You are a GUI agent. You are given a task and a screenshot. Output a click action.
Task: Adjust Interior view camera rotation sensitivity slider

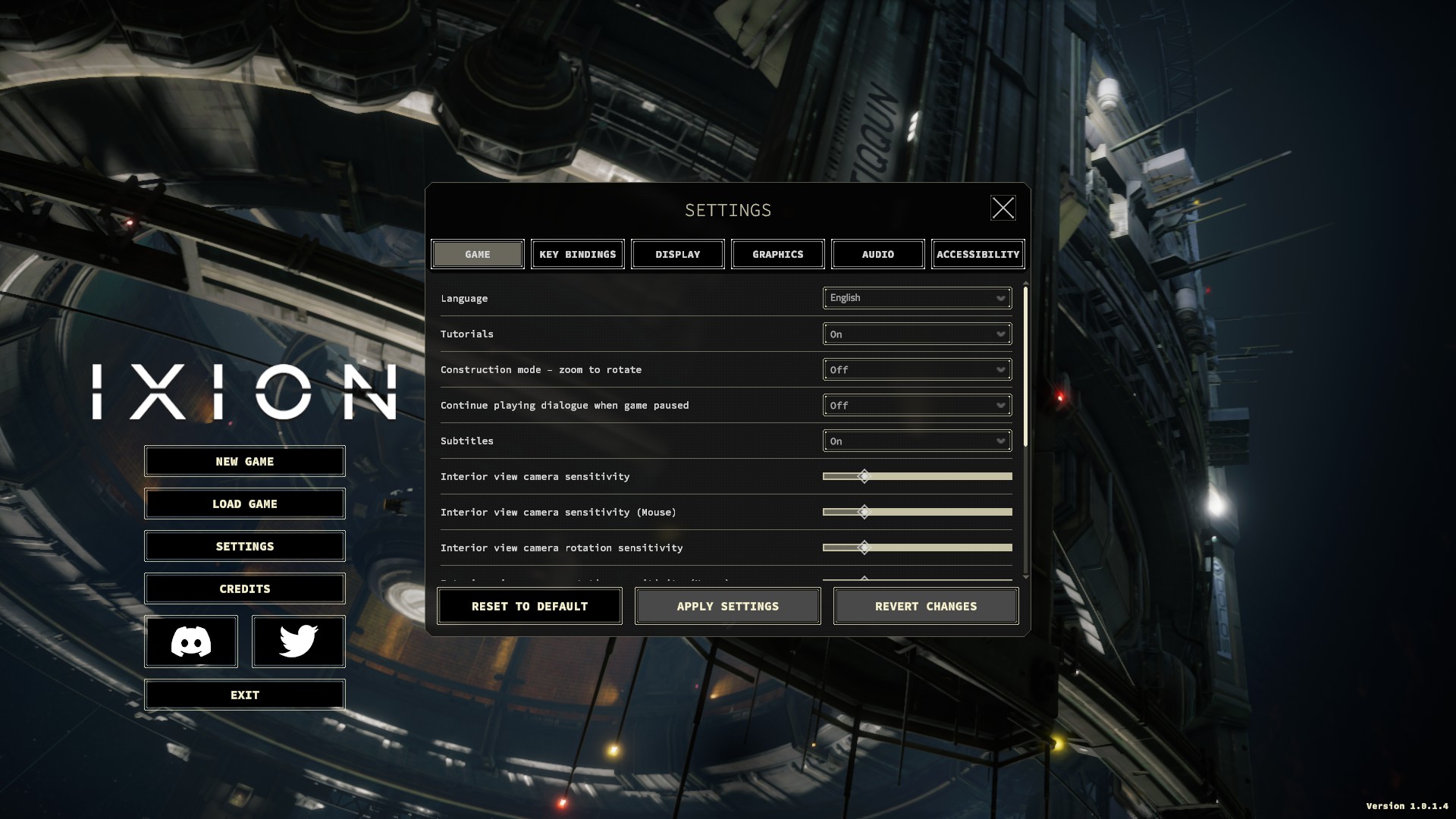click(864, 548)
